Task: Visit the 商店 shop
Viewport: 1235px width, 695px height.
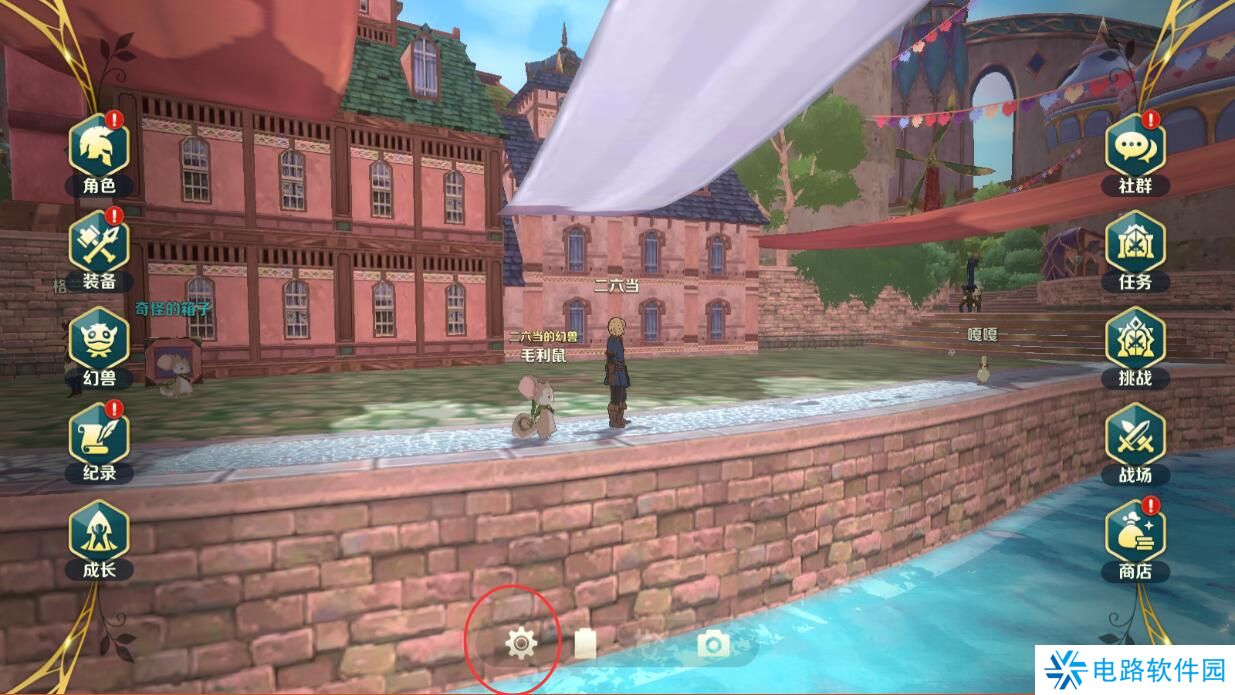Action: pyautogui.click(x=1135, y=533)
